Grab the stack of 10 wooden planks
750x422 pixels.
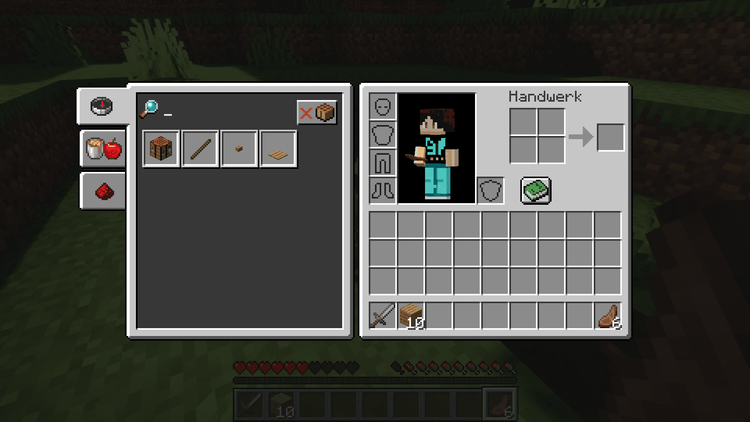[411, 317]
